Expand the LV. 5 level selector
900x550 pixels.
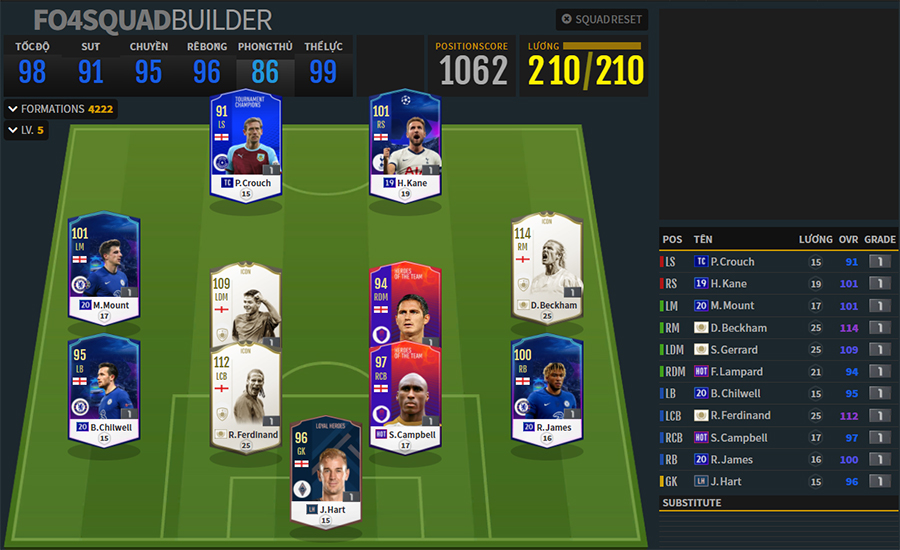(27, 130)
